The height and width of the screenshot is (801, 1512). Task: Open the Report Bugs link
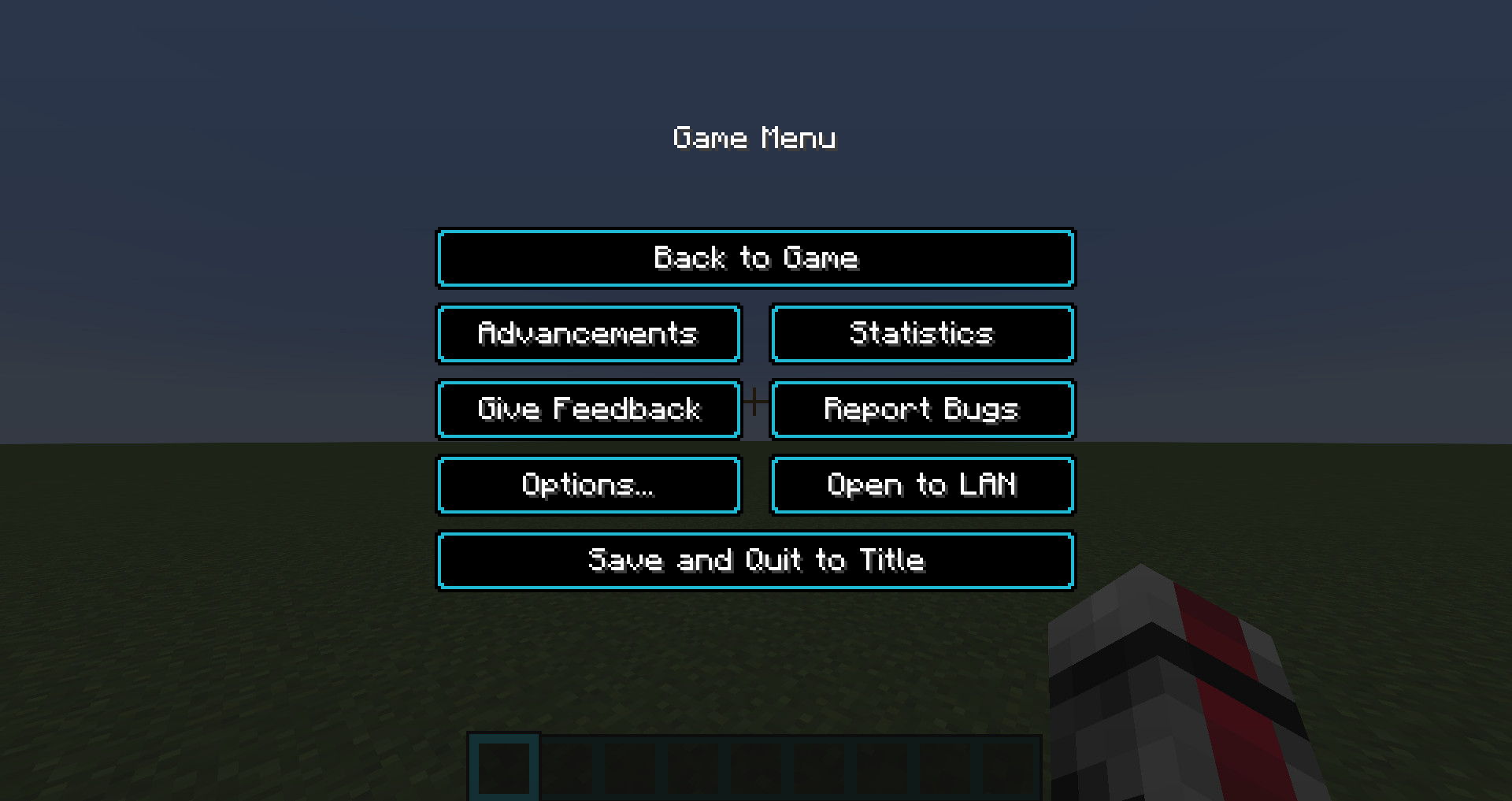pos(921,409)
